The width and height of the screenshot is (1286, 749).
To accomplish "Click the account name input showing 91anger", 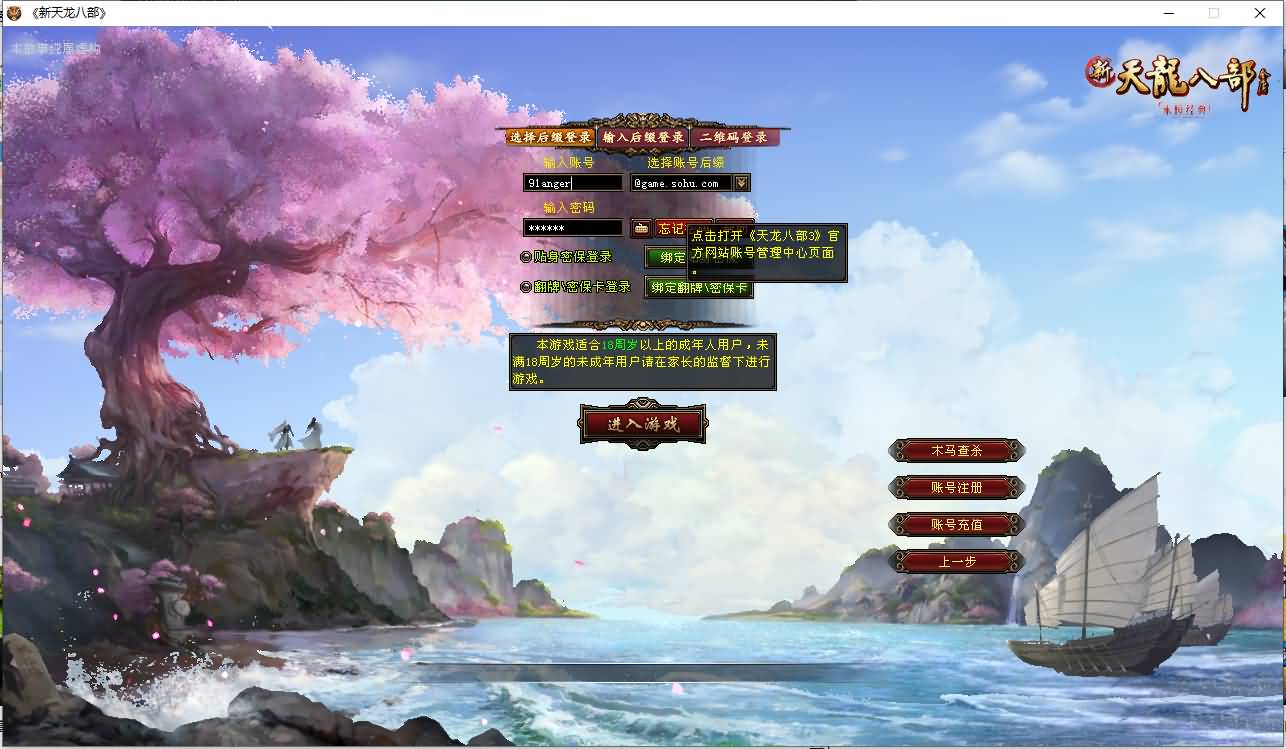I will pos(572,182).
